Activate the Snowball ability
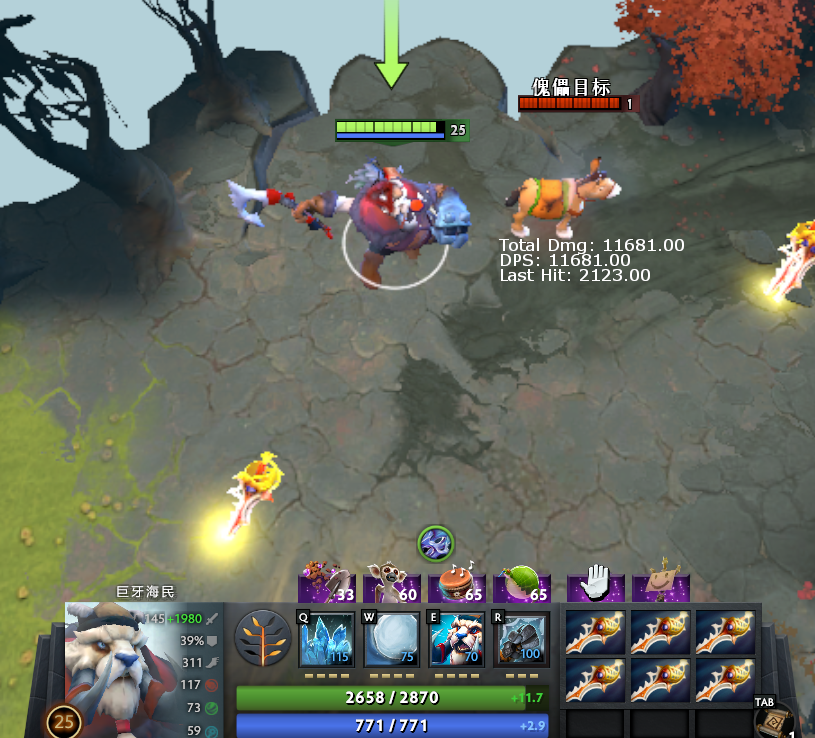The width and height of the screenshot is (815, 738). (x=392, y=640)
